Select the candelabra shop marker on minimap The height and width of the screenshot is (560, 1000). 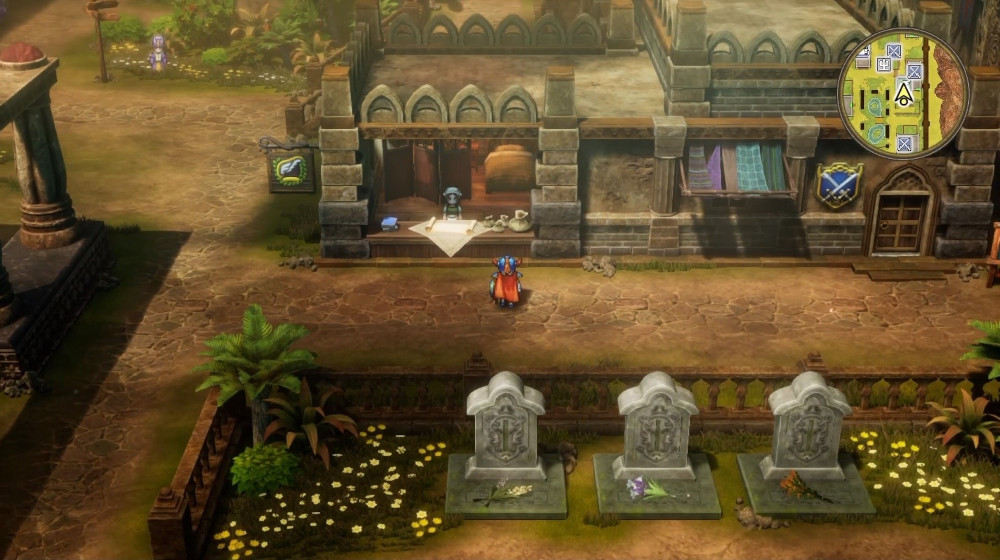pyautogui.click(x=884, y=64)
